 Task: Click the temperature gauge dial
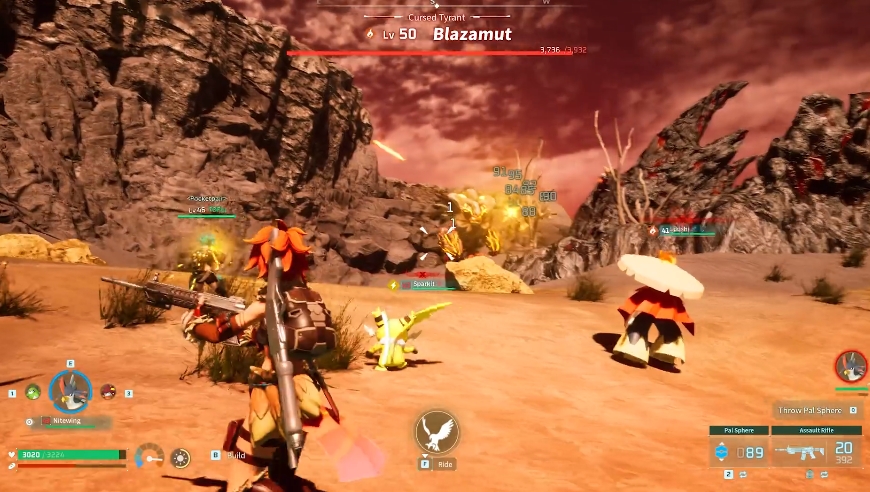149,458
